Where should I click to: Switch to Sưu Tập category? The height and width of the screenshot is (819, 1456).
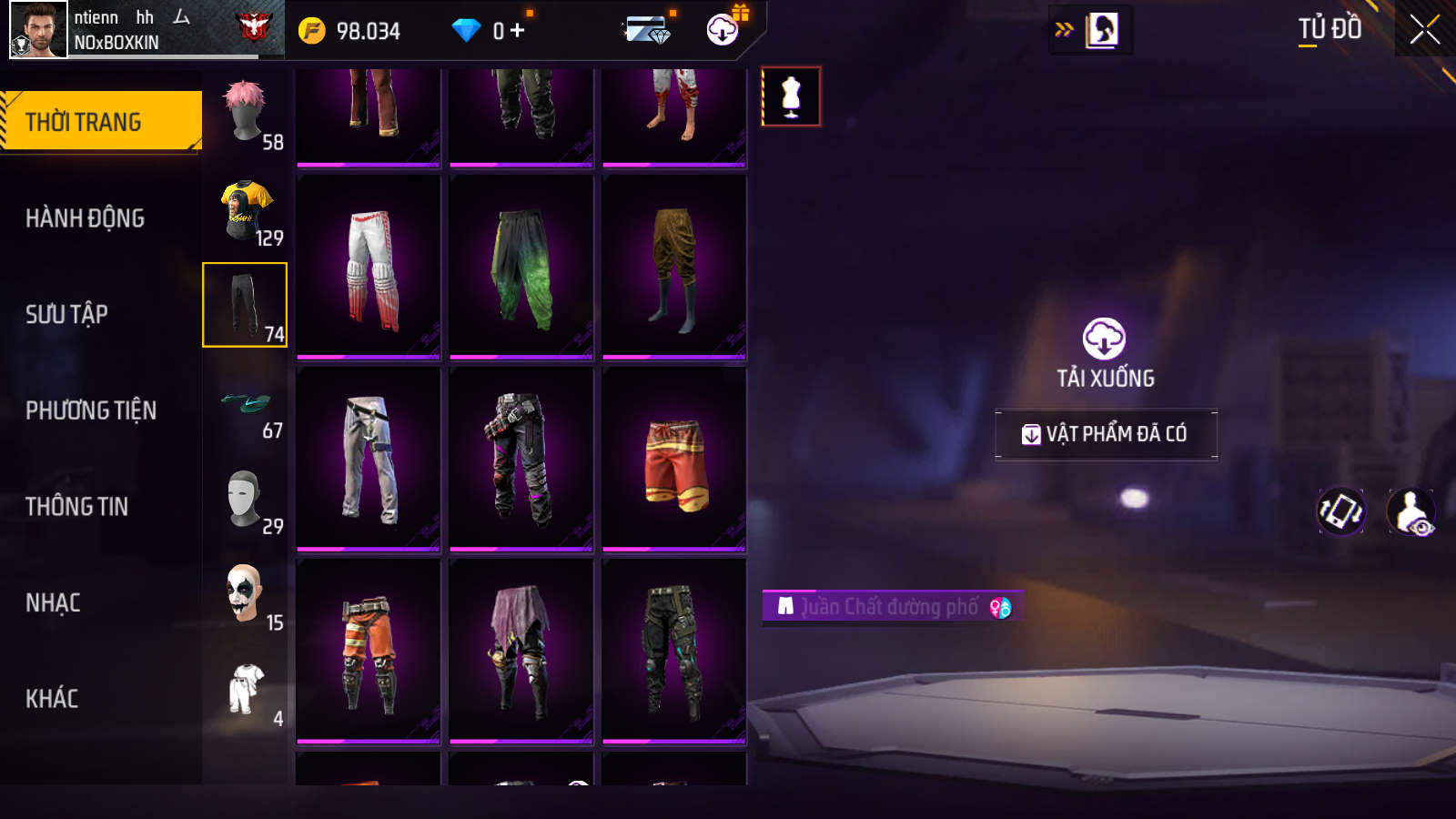[x=66, y=315]
